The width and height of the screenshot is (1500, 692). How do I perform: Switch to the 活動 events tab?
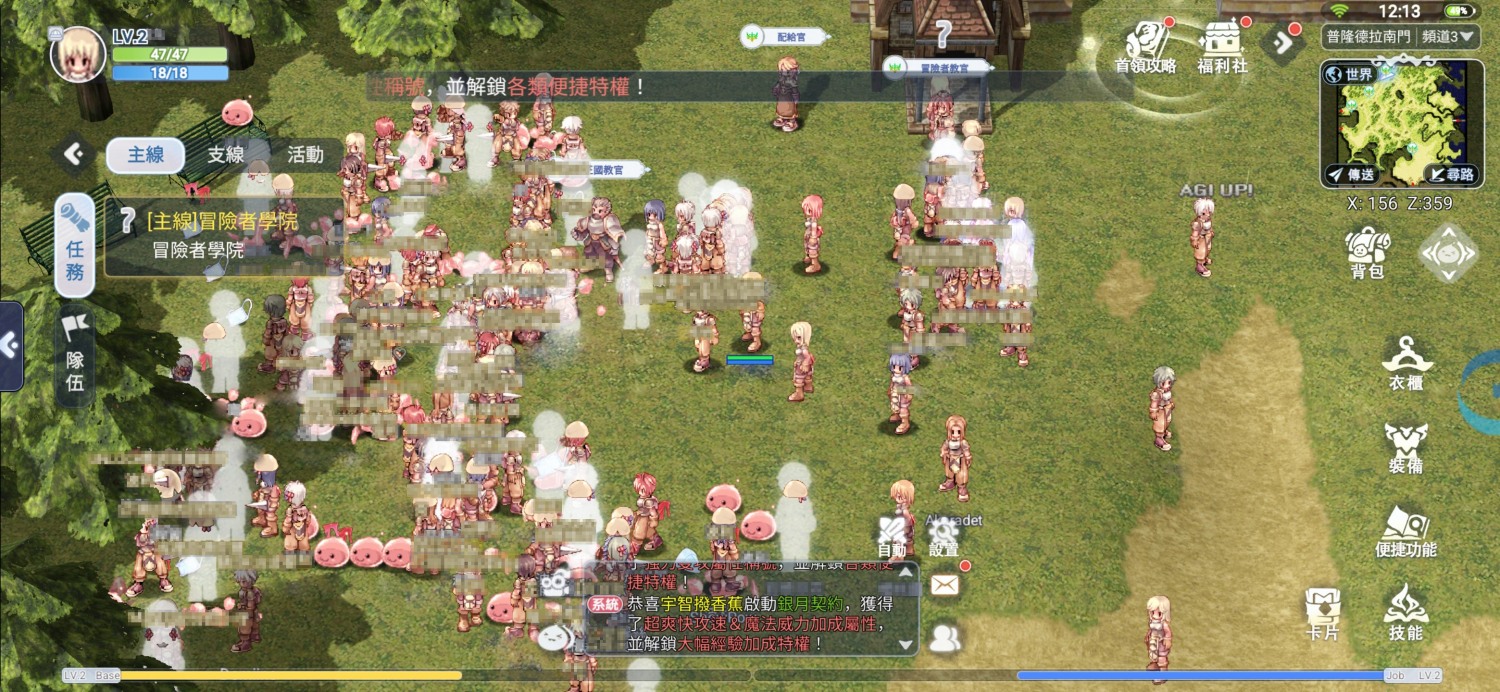click(x=305, y=155)
